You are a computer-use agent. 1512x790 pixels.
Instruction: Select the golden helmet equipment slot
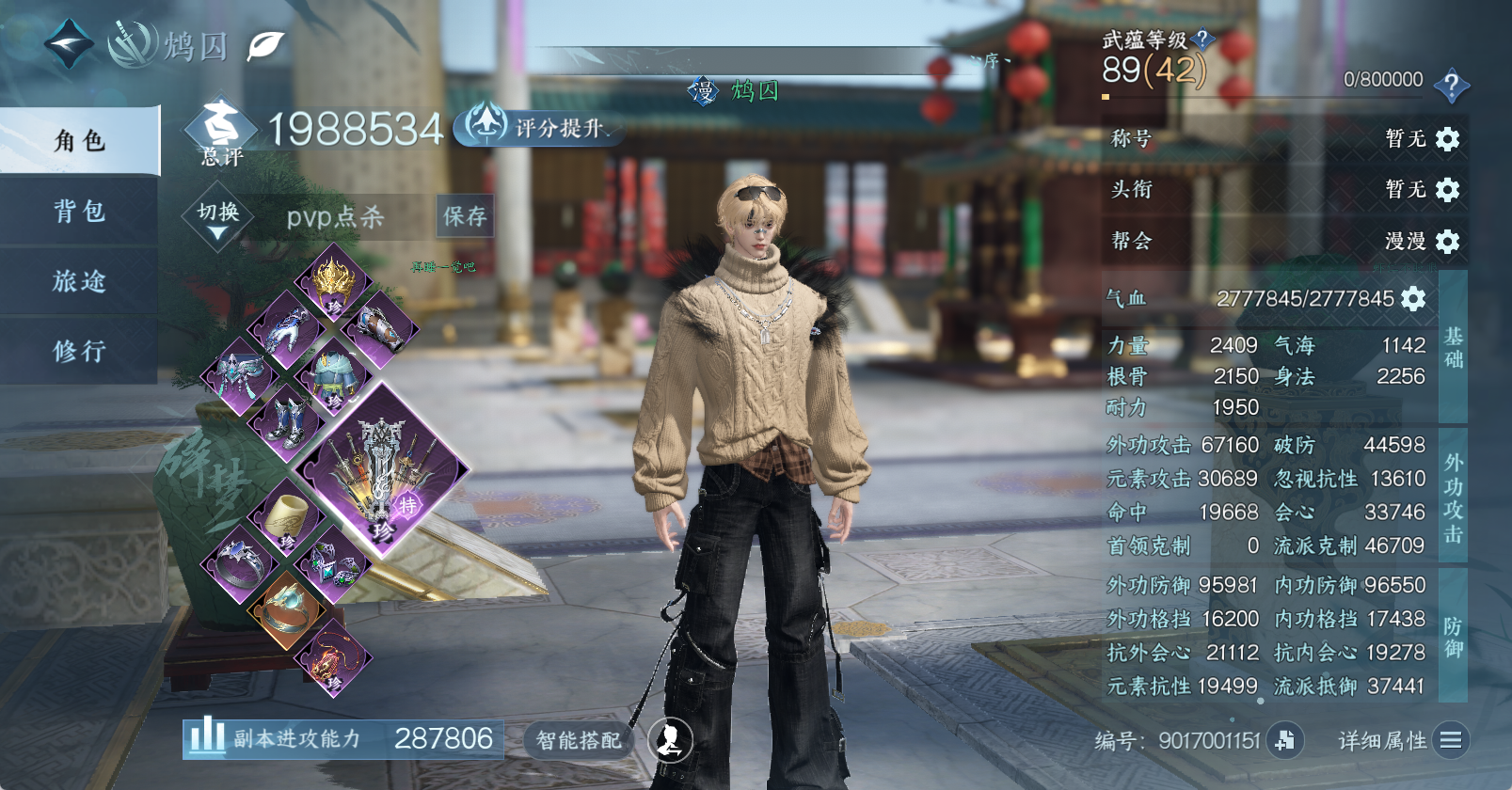[x=333, y=281]
